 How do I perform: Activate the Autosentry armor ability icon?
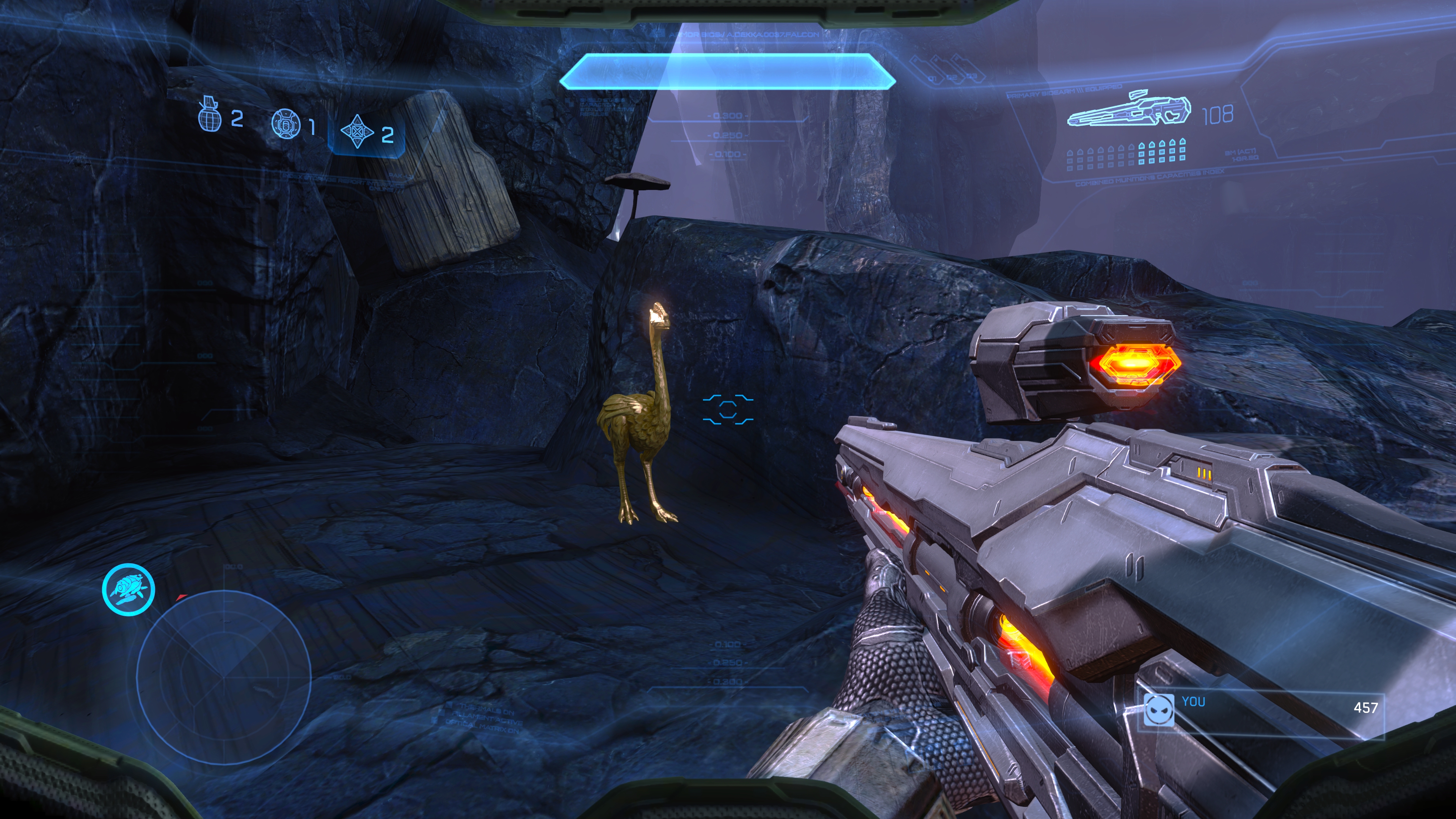(x=128, y=589)
